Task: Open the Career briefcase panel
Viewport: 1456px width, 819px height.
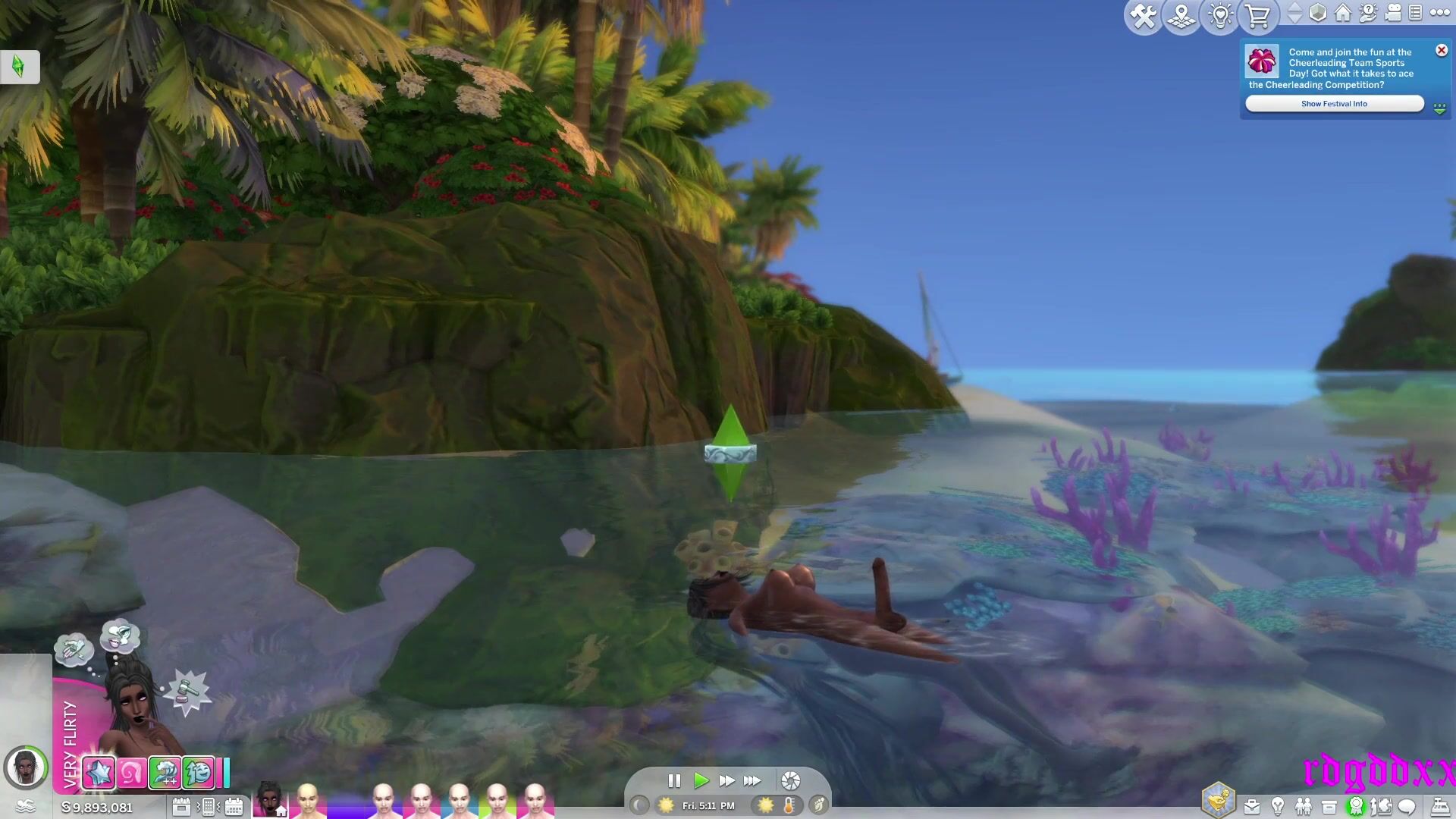Action: pos(1252,806)
